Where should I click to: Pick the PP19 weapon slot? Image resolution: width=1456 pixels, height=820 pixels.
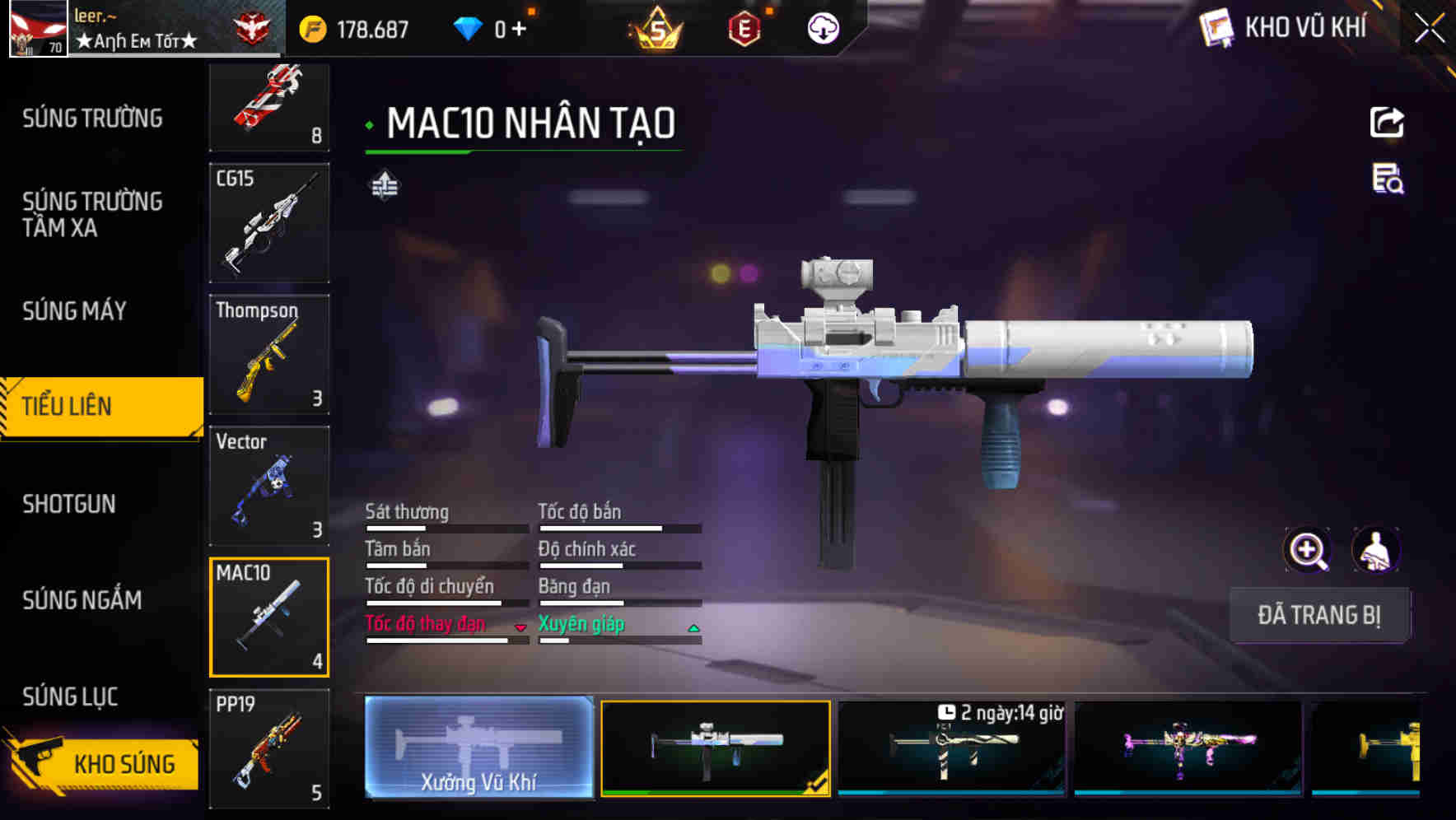[x=269, y=748]
